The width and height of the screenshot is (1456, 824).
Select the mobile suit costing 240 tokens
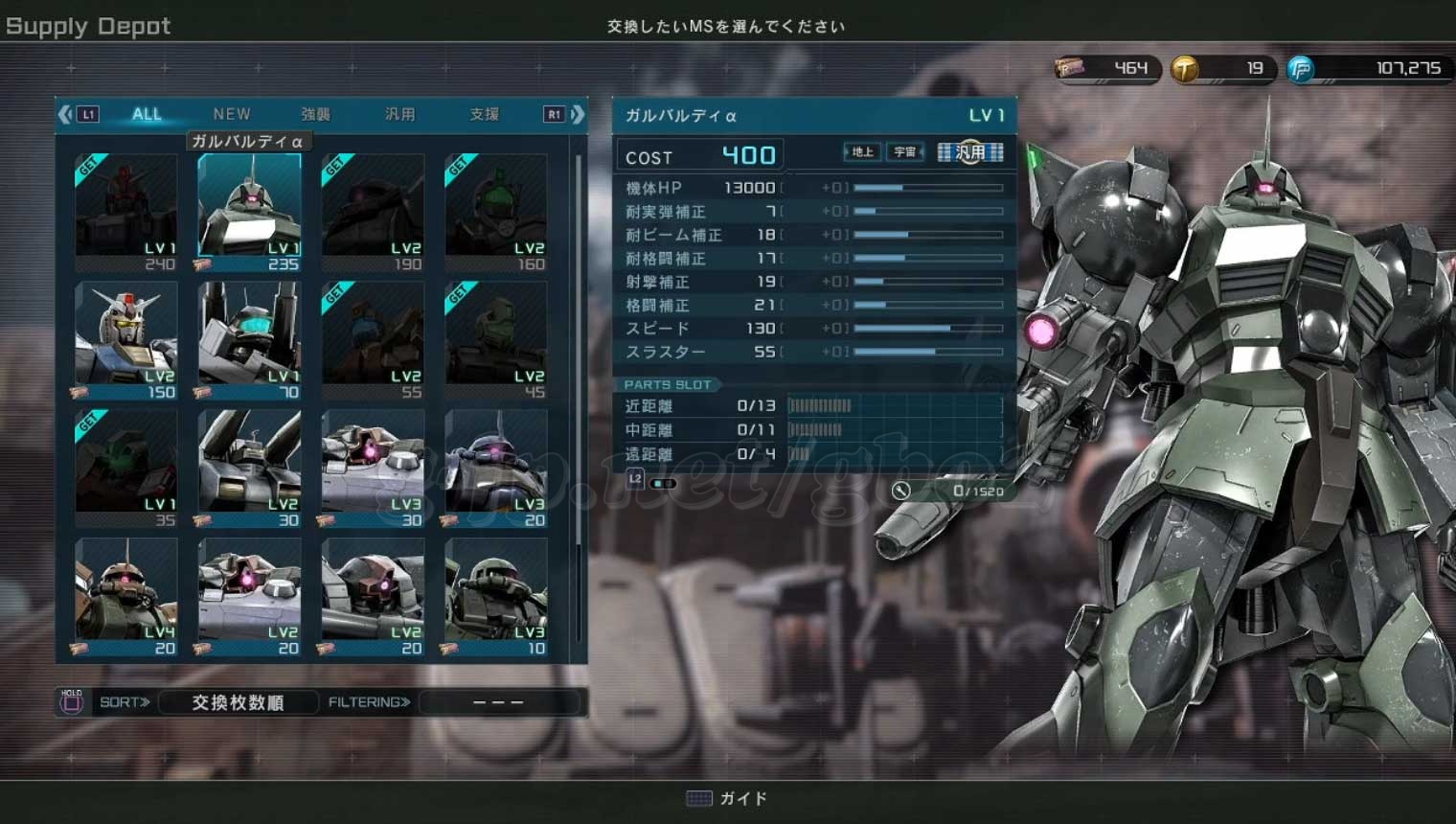pyautogui.click(x=126, y=212)
